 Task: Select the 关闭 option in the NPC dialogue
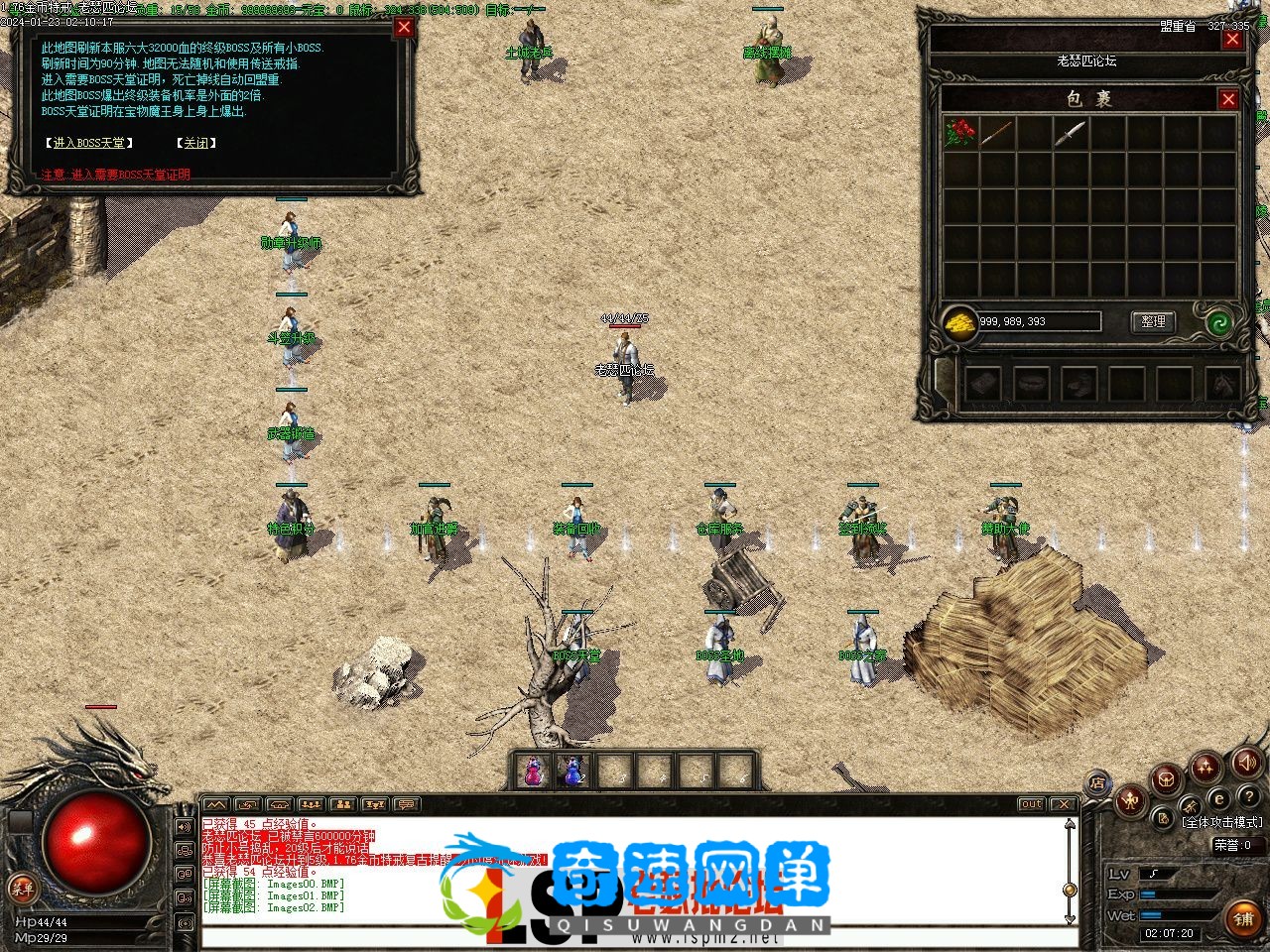(x=195, y=143)
